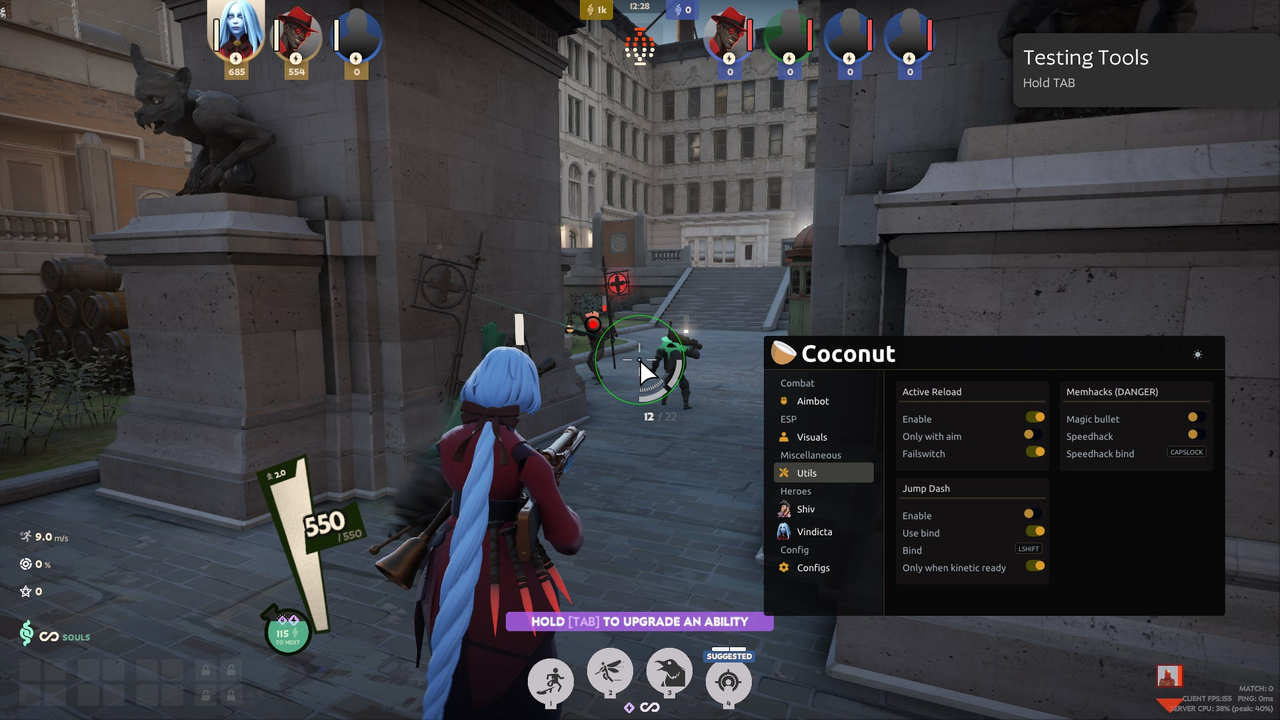Open the Configs gear section

[x=813, y=567]
